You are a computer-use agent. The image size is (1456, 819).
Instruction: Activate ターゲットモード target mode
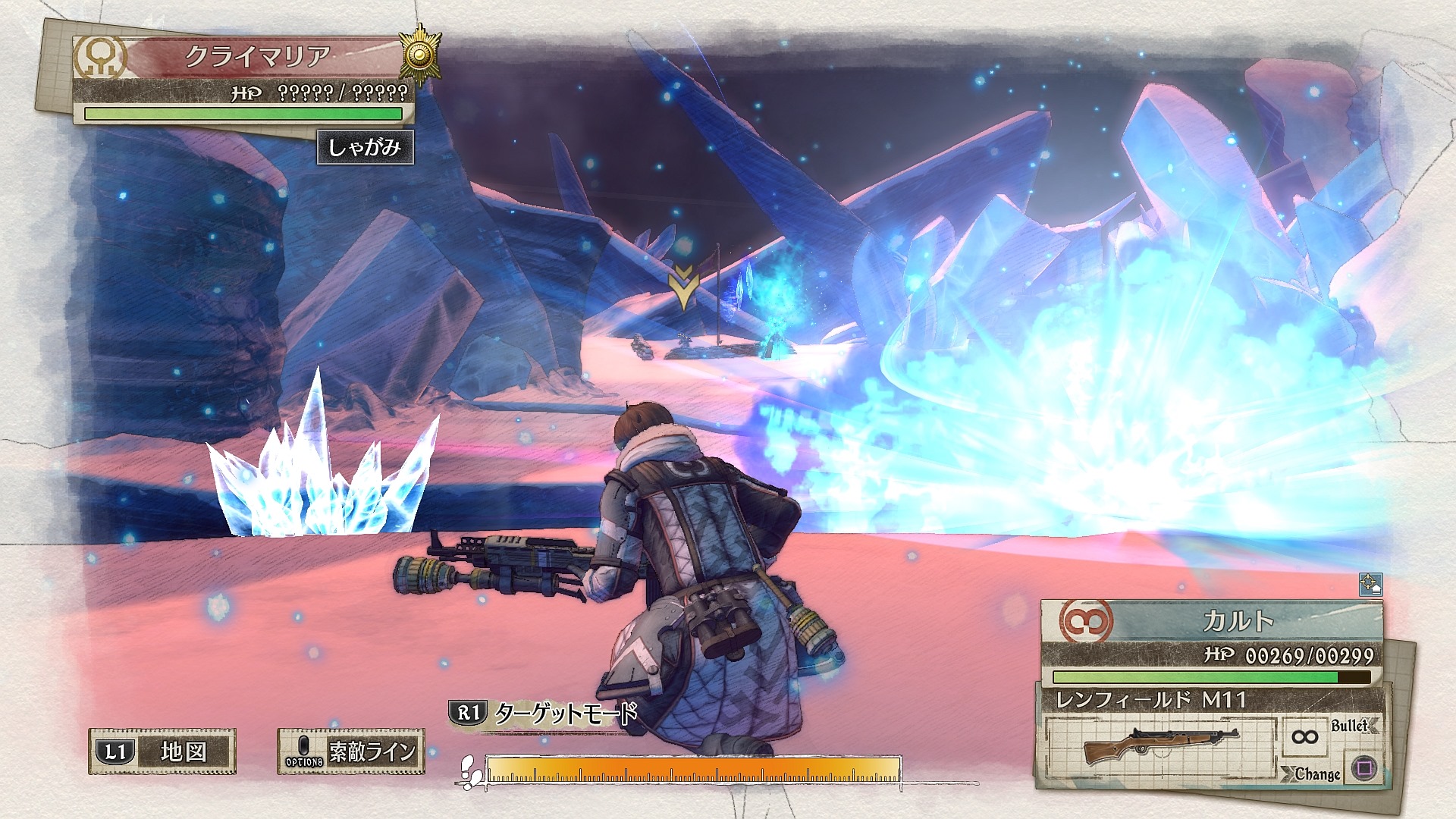[543, 714]
